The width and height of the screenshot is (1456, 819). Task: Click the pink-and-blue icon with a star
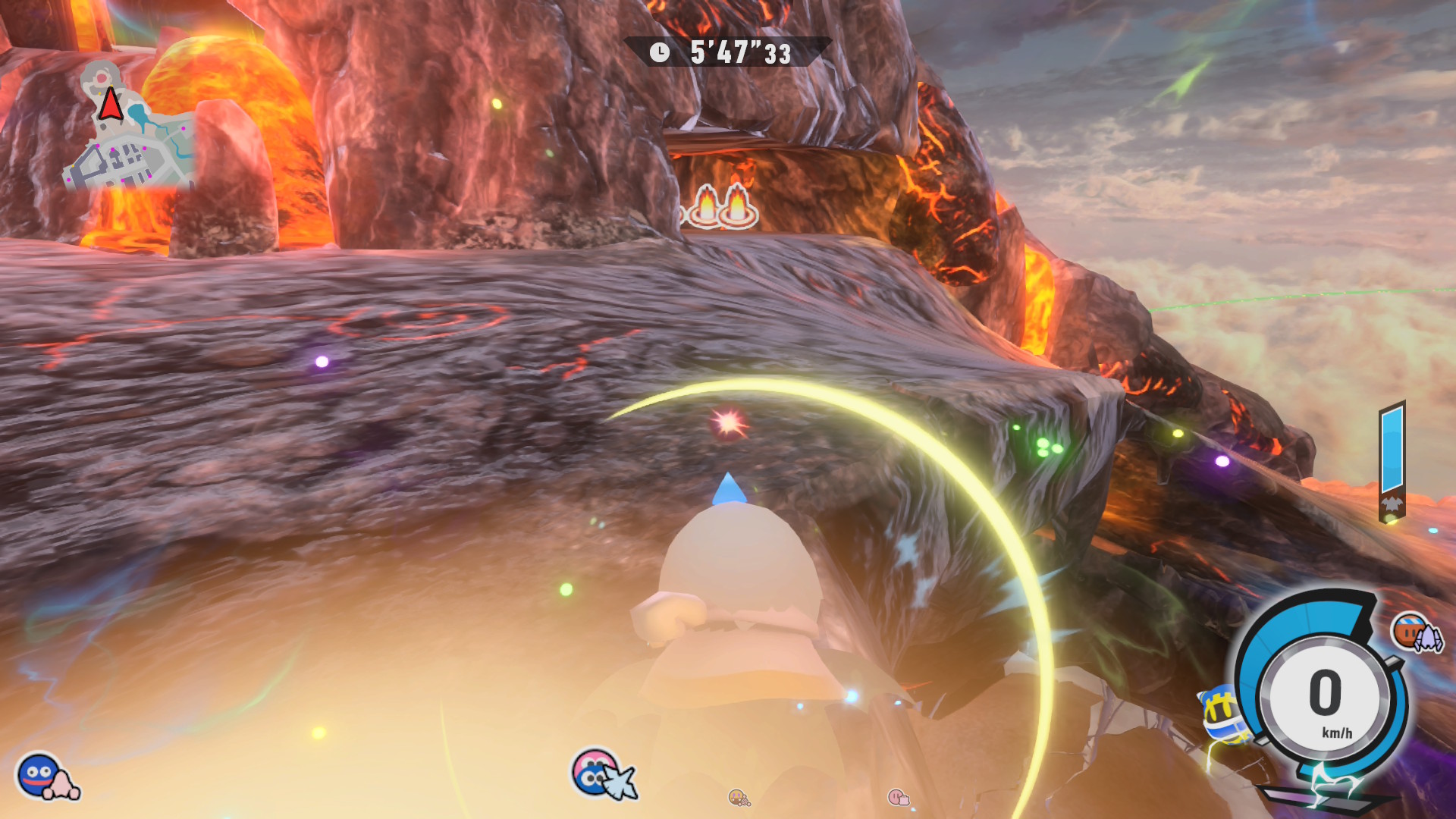601,773
